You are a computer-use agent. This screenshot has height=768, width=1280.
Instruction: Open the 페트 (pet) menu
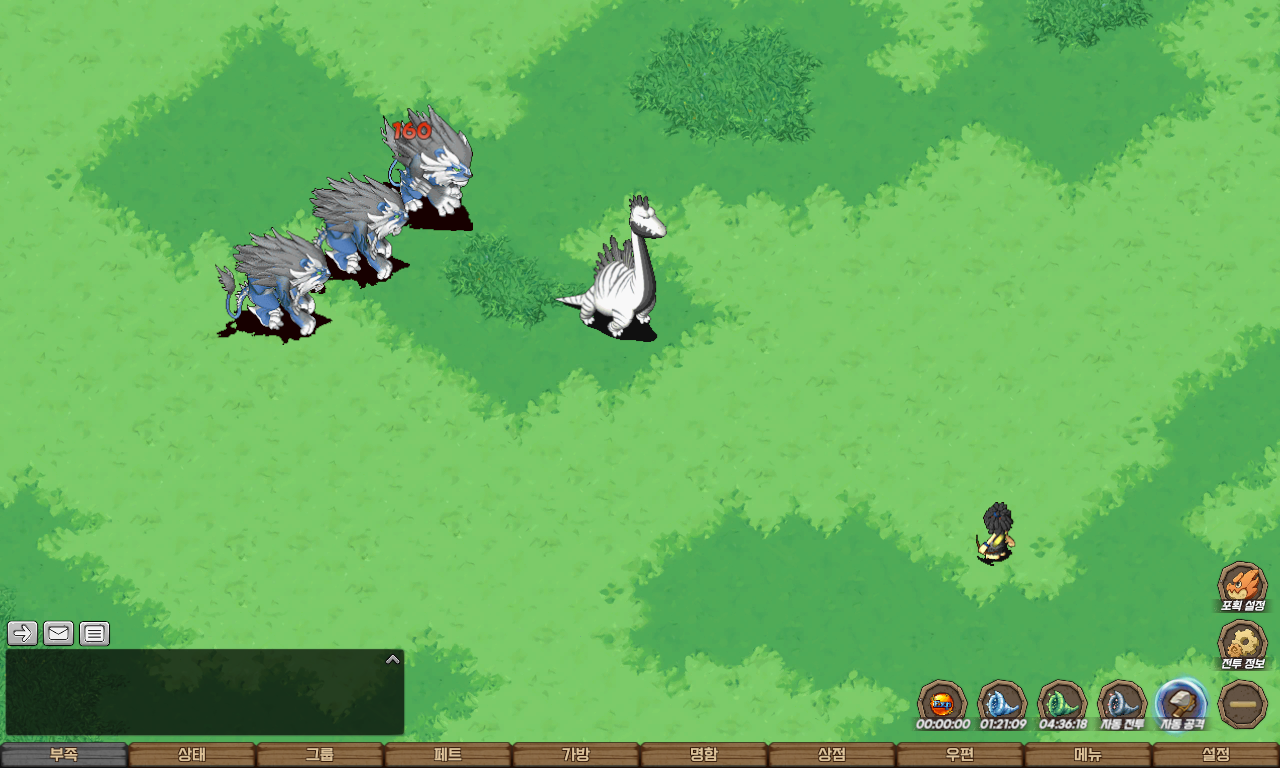(448, 755)
